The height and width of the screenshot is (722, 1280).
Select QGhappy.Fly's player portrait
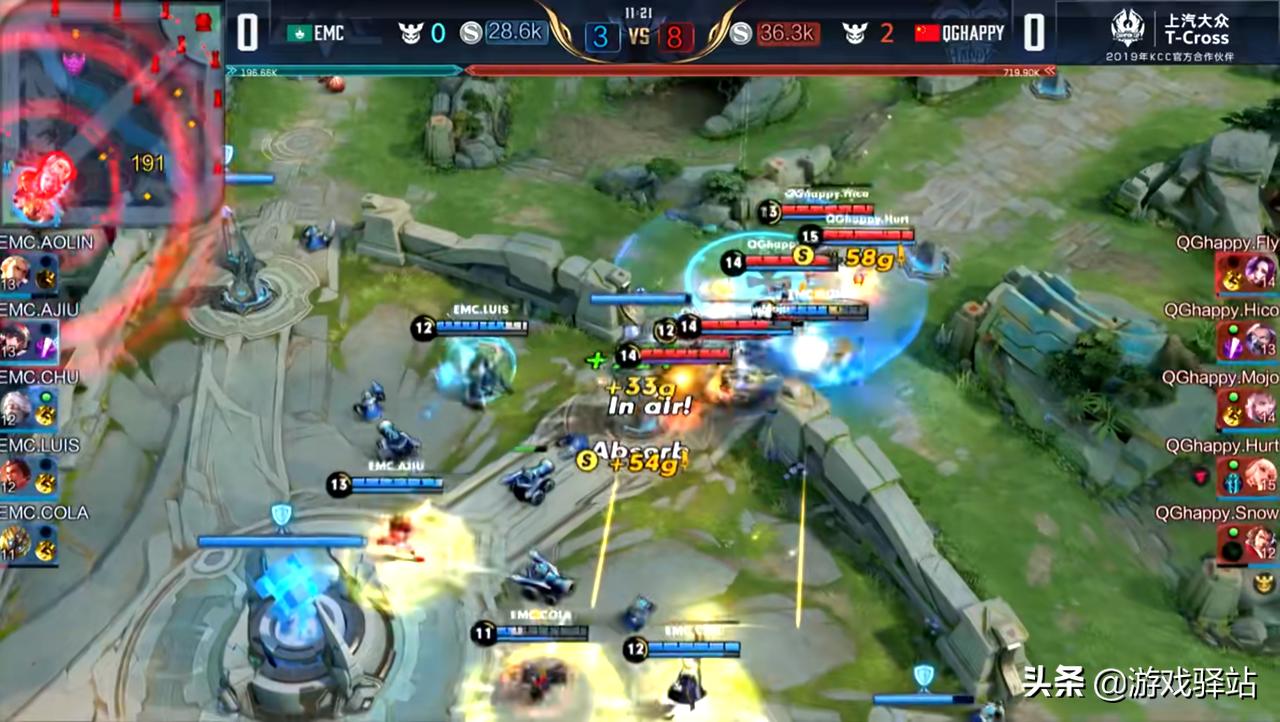[1260, 272]
